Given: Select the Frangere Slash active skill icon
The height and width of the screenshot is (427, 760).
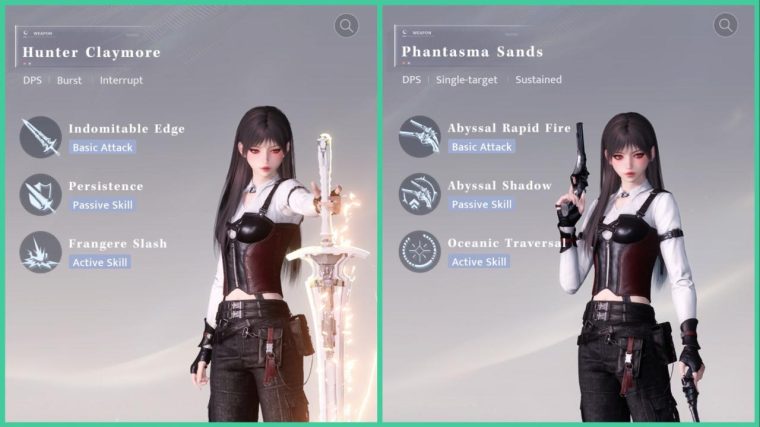Looking at the screenshot, I should pyautogui.click(x=40, y=251).
